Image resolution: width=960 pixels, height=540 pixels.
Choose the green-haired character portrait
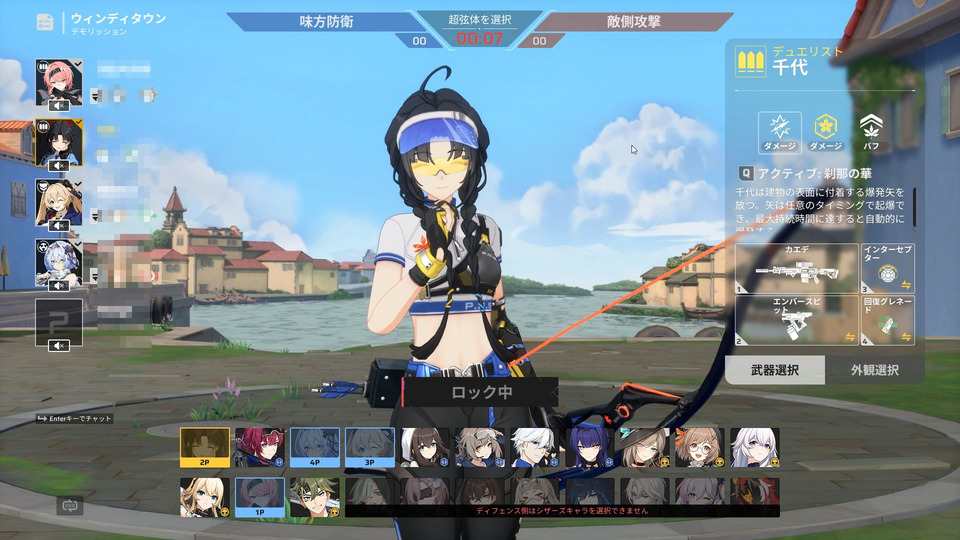[314, 497]
